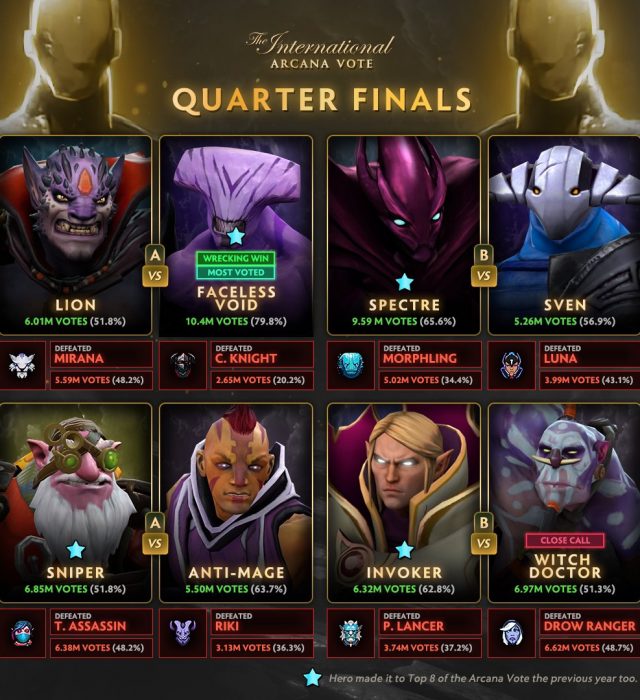The image size is (640, 700).
Task: Click the defeated P. Lancer icon
Action: coord(351,633)
